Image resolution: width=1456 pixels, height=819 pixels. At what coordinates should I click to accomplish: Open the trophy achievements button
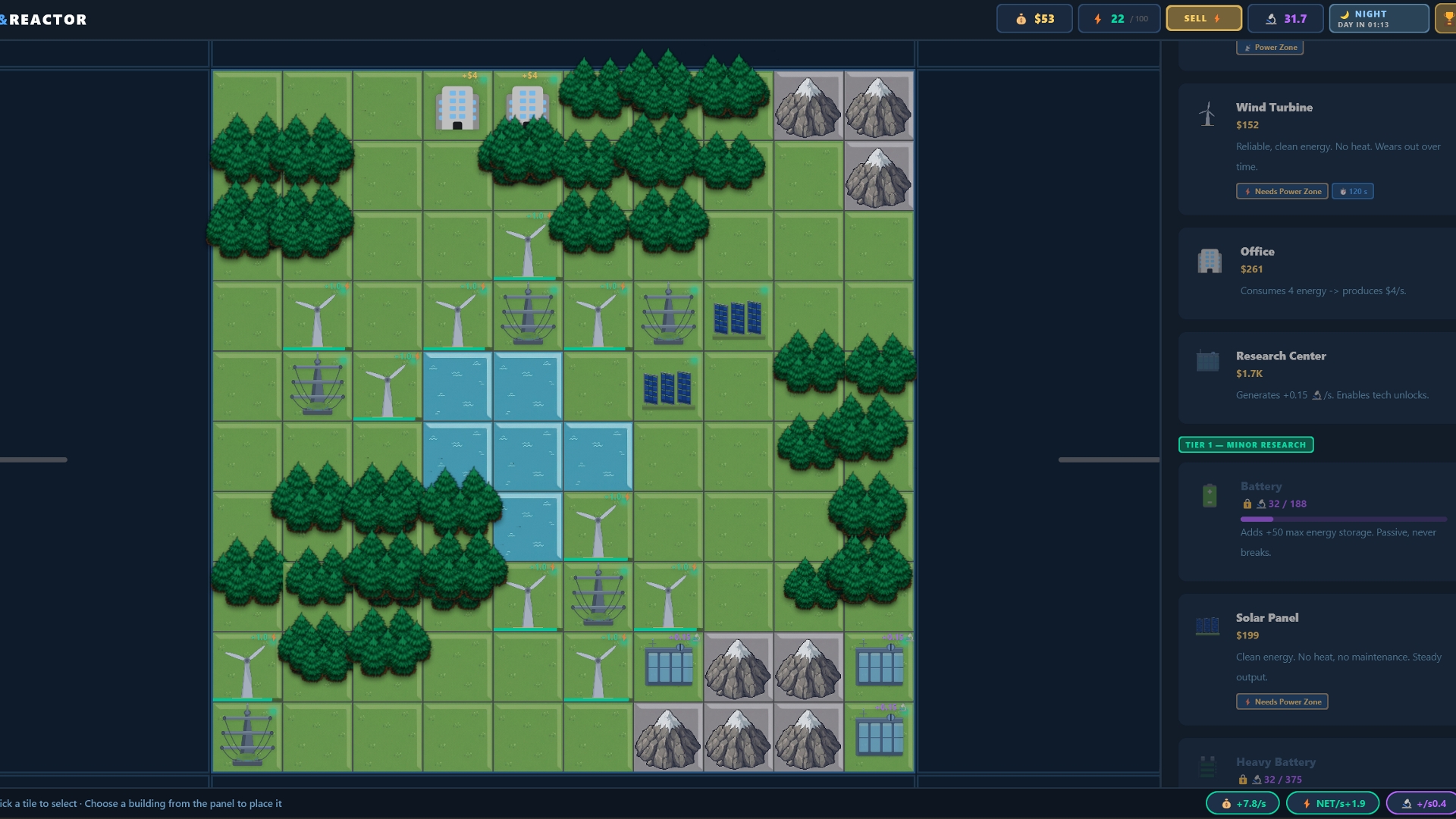pyautogui.click(x=1447, y=18)
